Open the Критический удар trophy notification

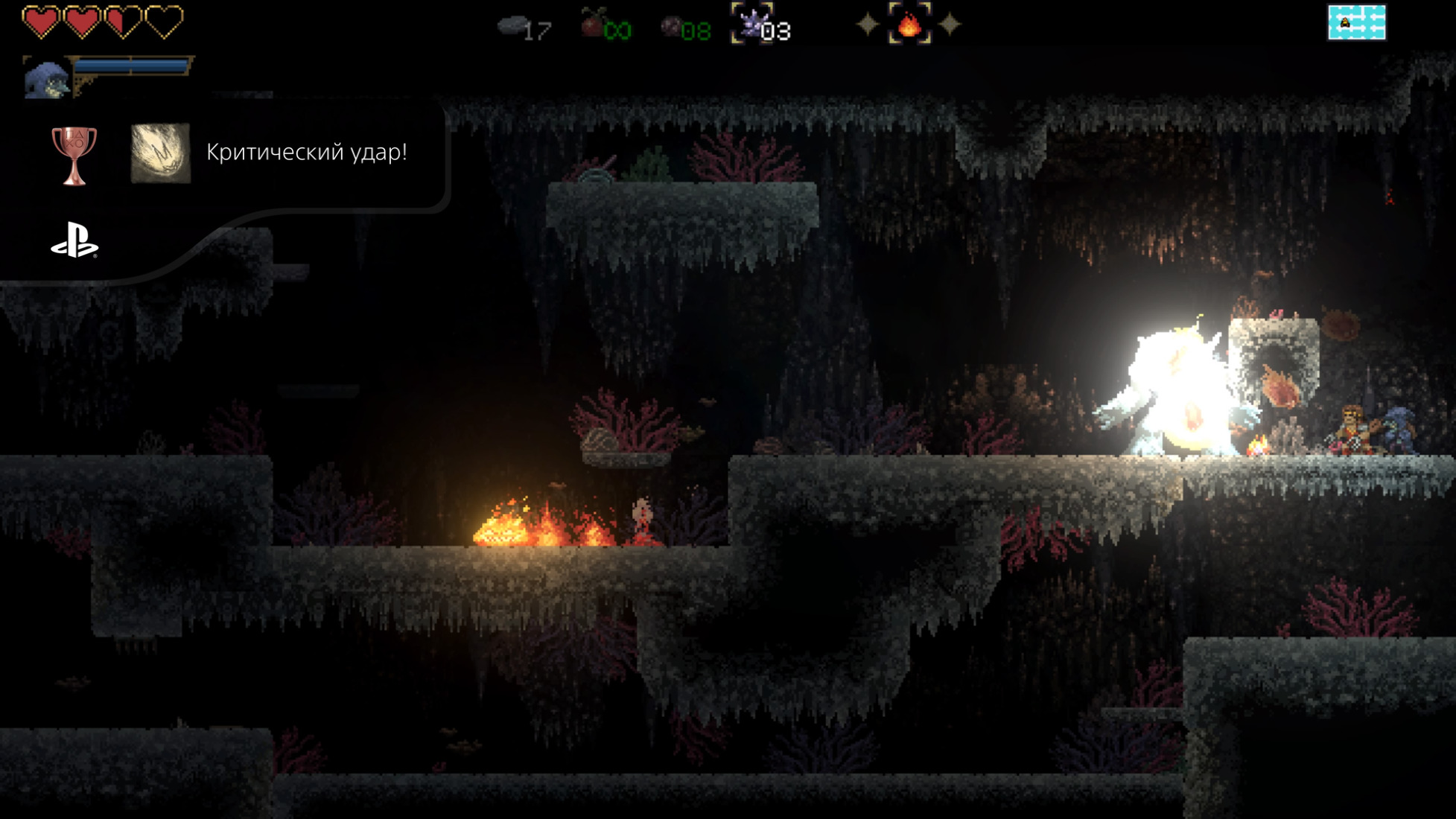tap(306, 153)
